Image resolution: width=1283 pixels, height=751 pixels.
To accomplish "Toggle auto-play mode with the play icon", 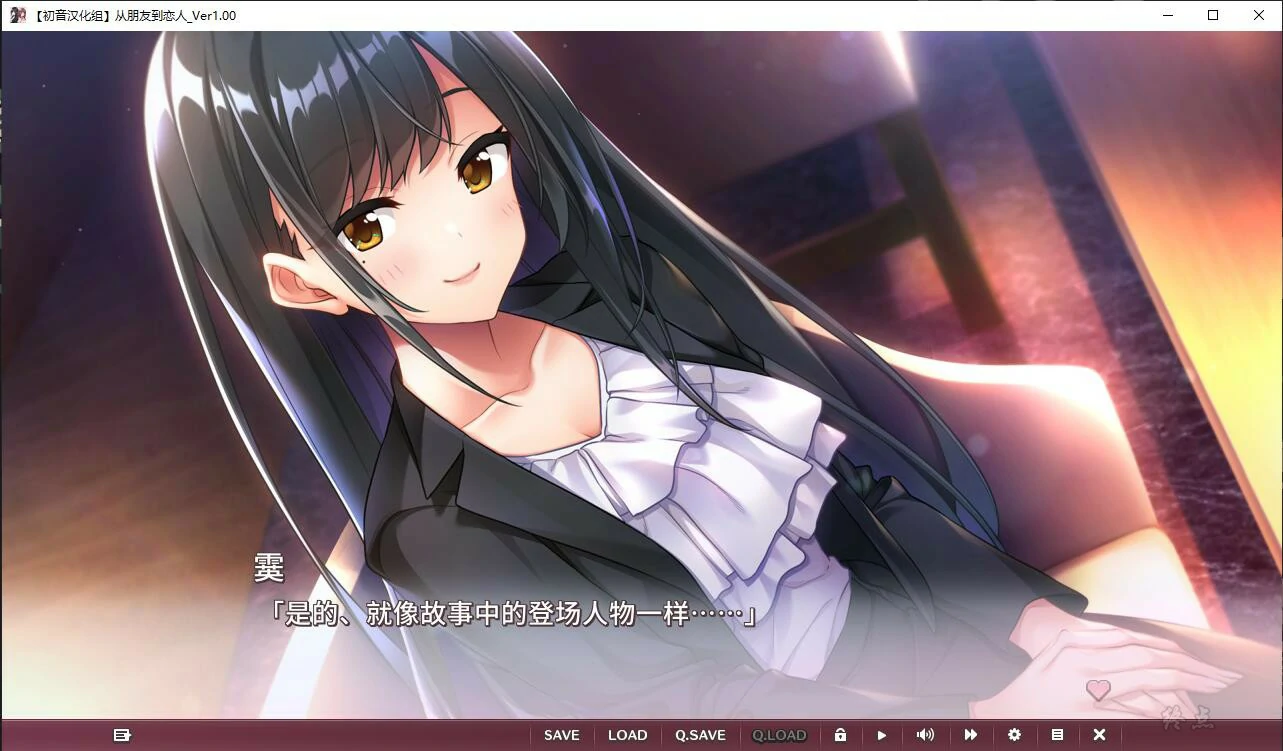I will [x=882, y=735].
